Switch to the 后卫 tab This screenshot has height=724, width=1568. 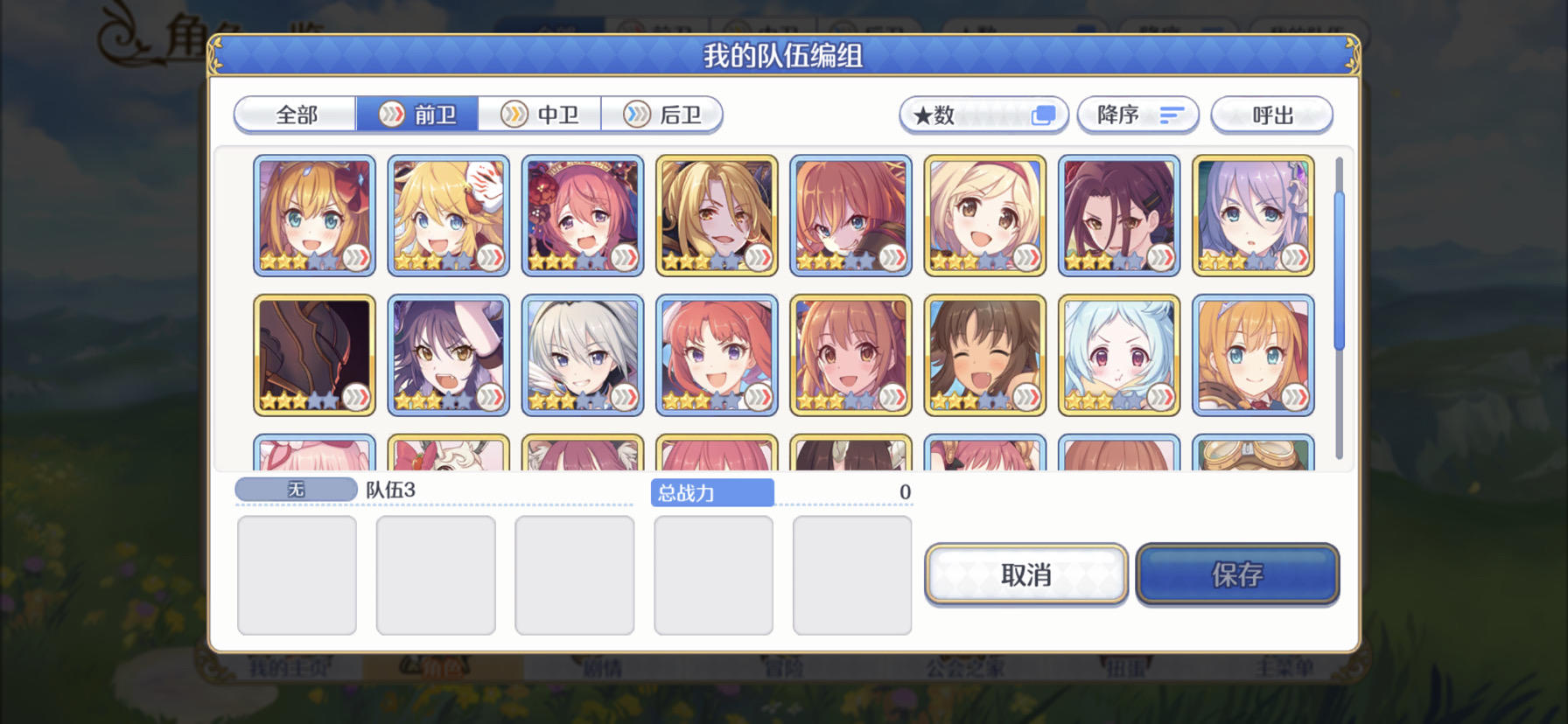pos(664,114)
